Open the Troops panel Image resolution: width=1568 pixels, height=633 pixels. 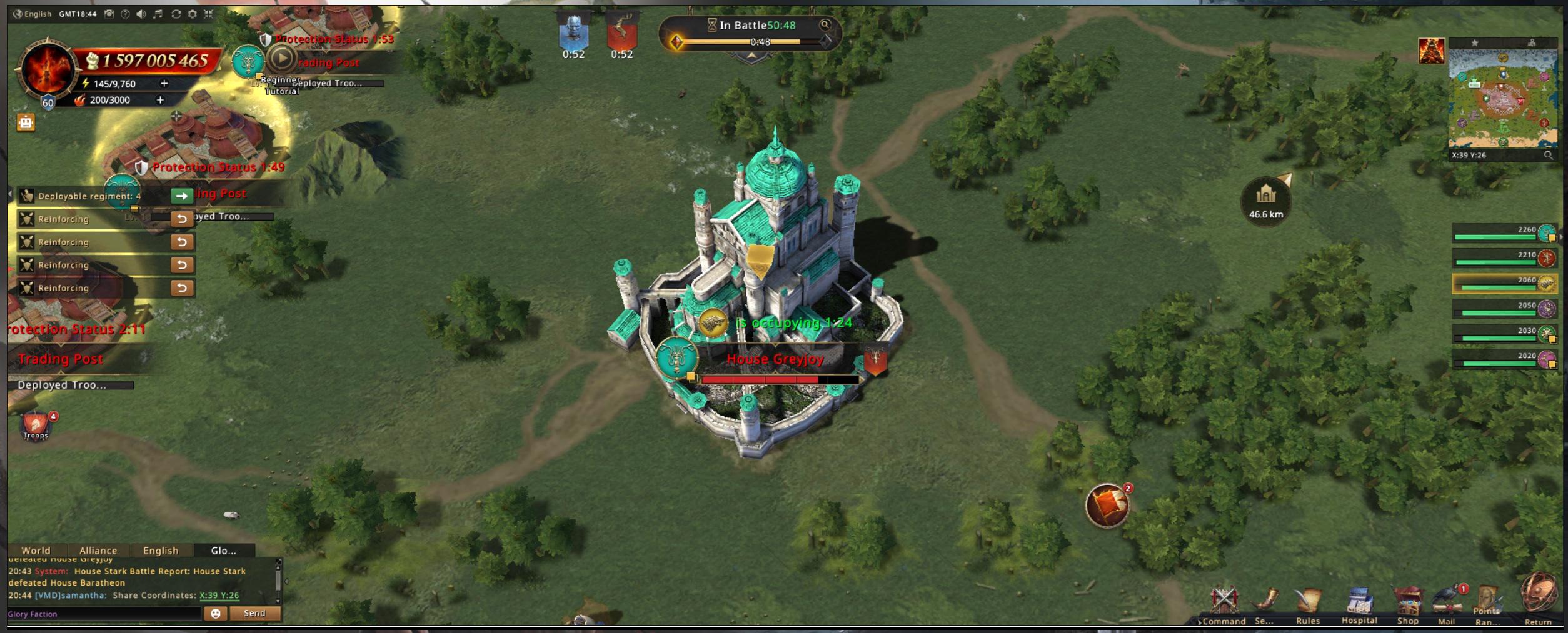click(36, 426)
